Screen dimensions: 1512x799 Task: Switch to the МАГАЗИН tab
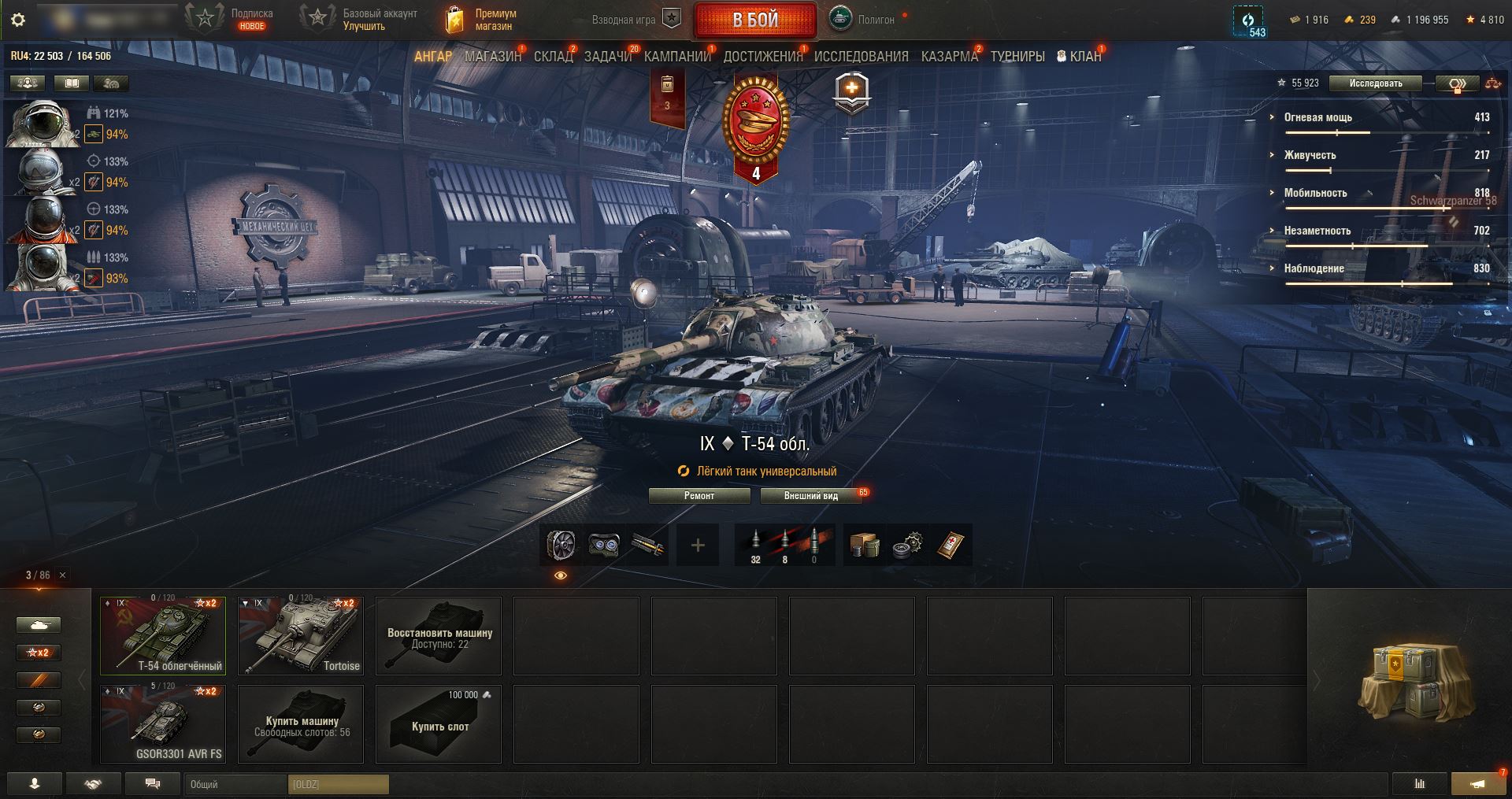(x=493, y=57)
